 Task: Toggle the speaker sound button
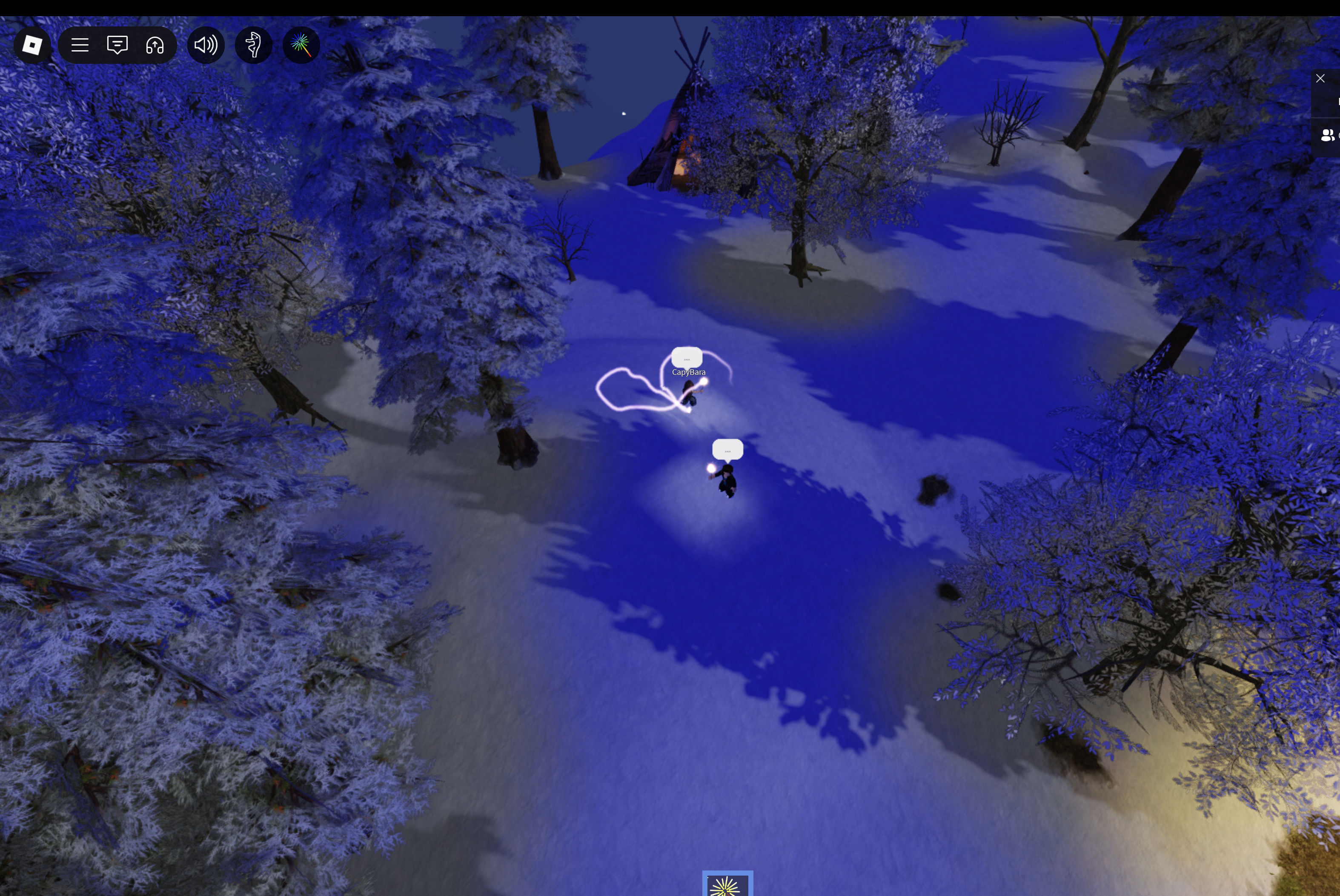pos(206,45)
